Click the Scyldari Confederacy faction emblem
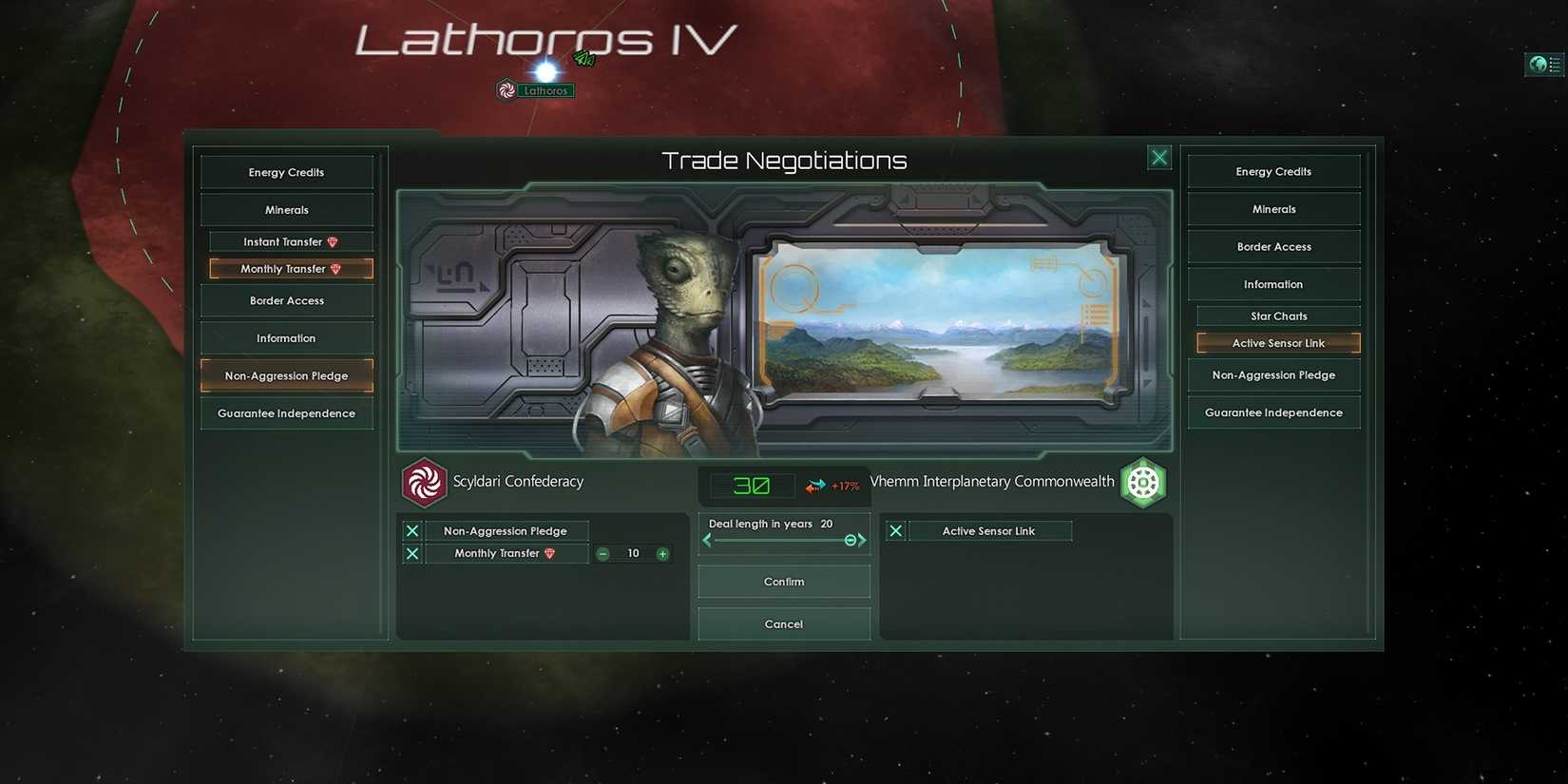Screen dimensions: 1568x784 click(424, 482)
